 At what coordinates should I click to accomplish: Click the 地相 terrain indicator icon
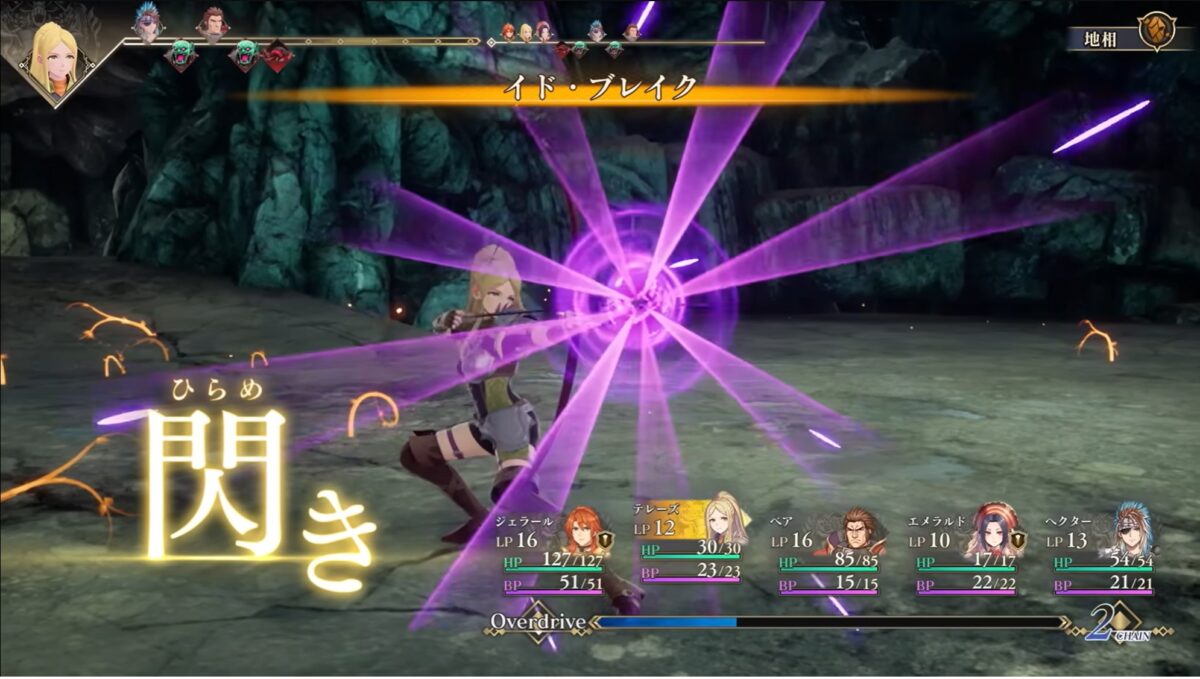coord(1157,33)
